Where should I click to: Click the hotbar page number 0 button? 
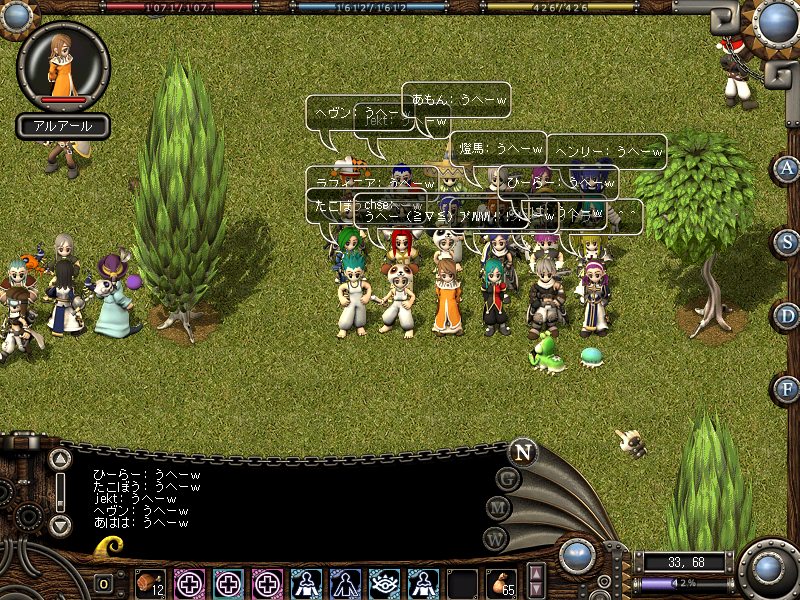104,583
